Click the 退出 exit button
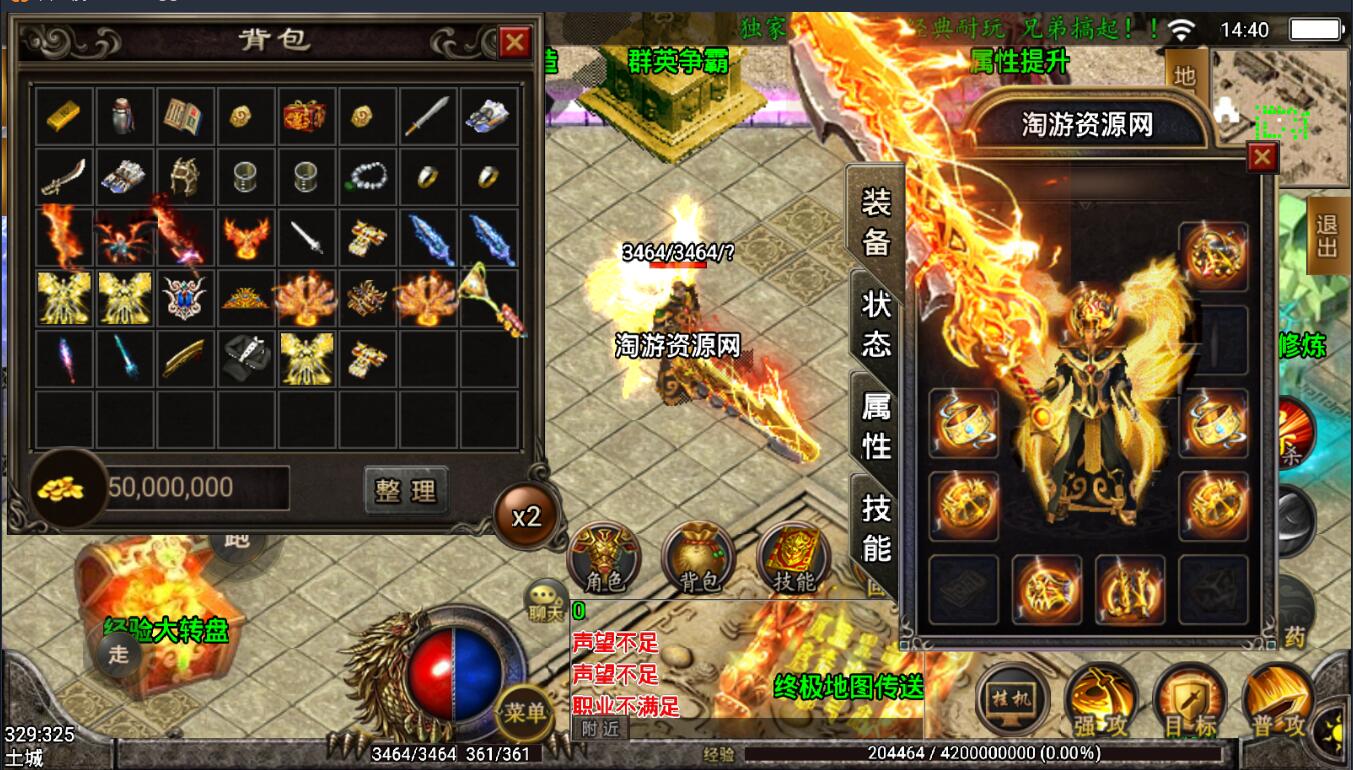 [1328, 233]
